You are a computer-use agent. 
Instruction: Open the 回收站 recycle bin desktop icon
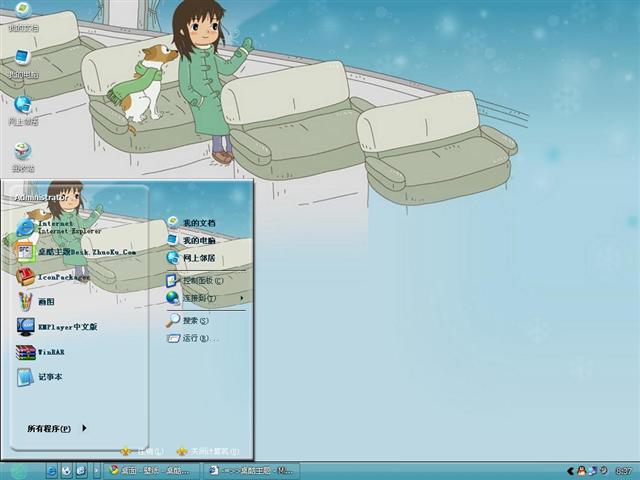[22, 157]
